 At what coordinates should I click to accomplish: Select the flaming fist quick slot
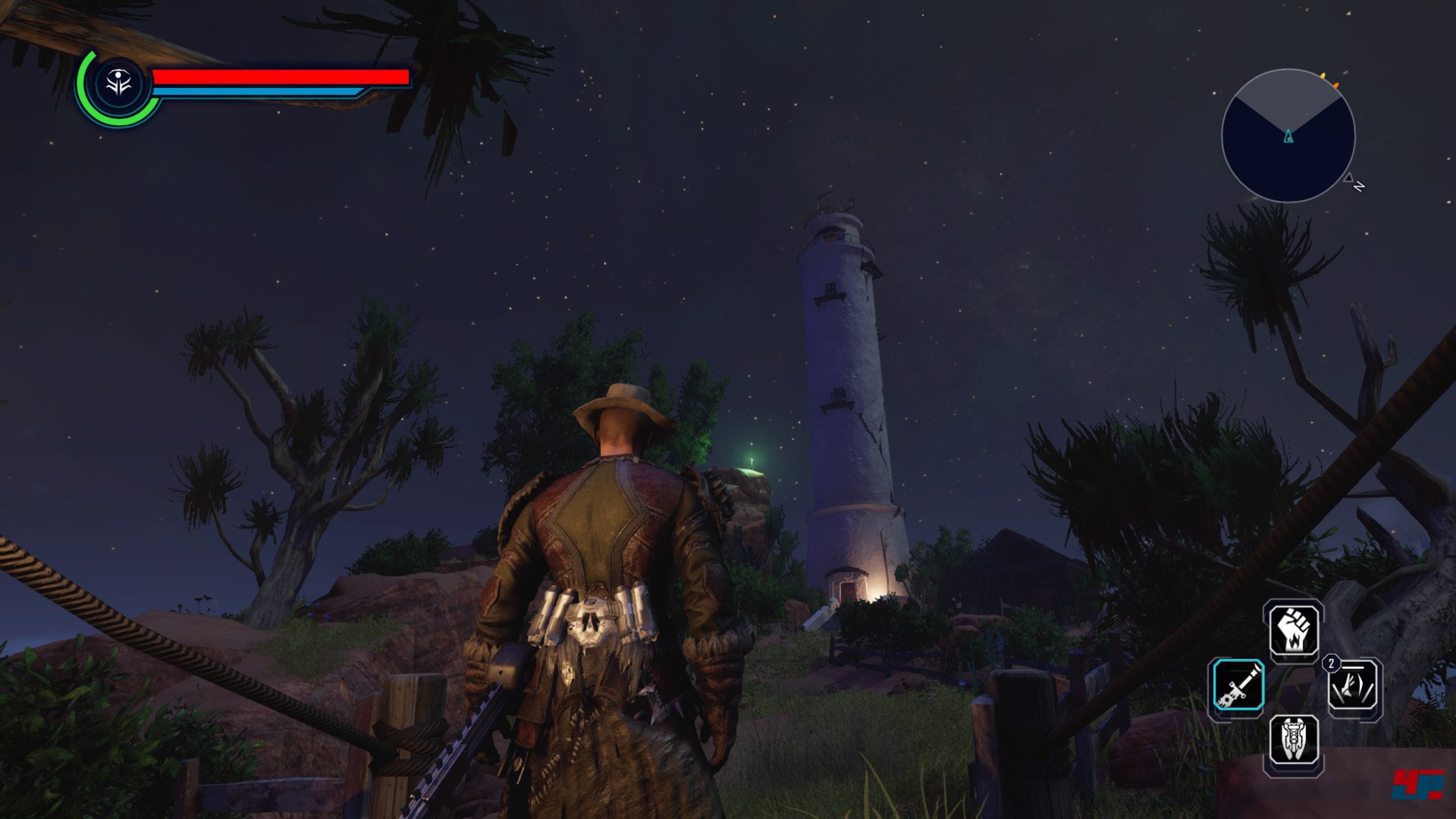pos(1294,631)
